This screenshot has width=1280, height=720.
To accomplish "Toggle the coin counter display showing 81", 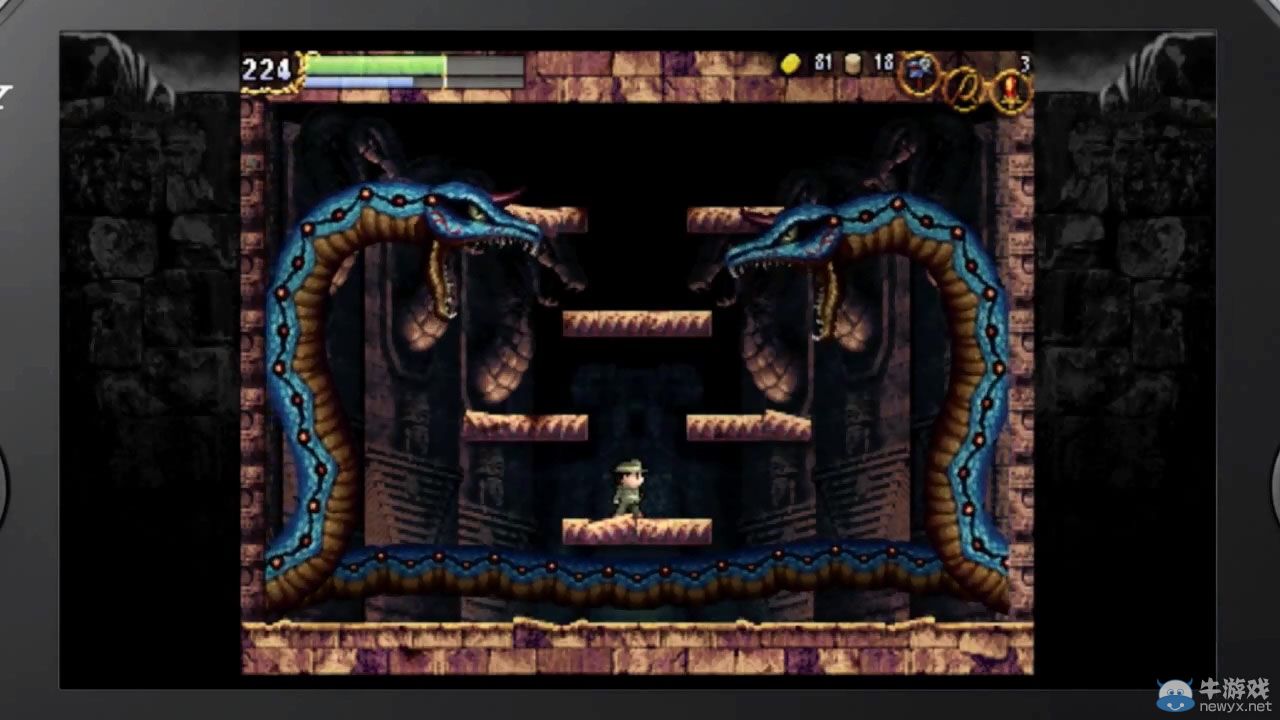I will tap(822, 63).
